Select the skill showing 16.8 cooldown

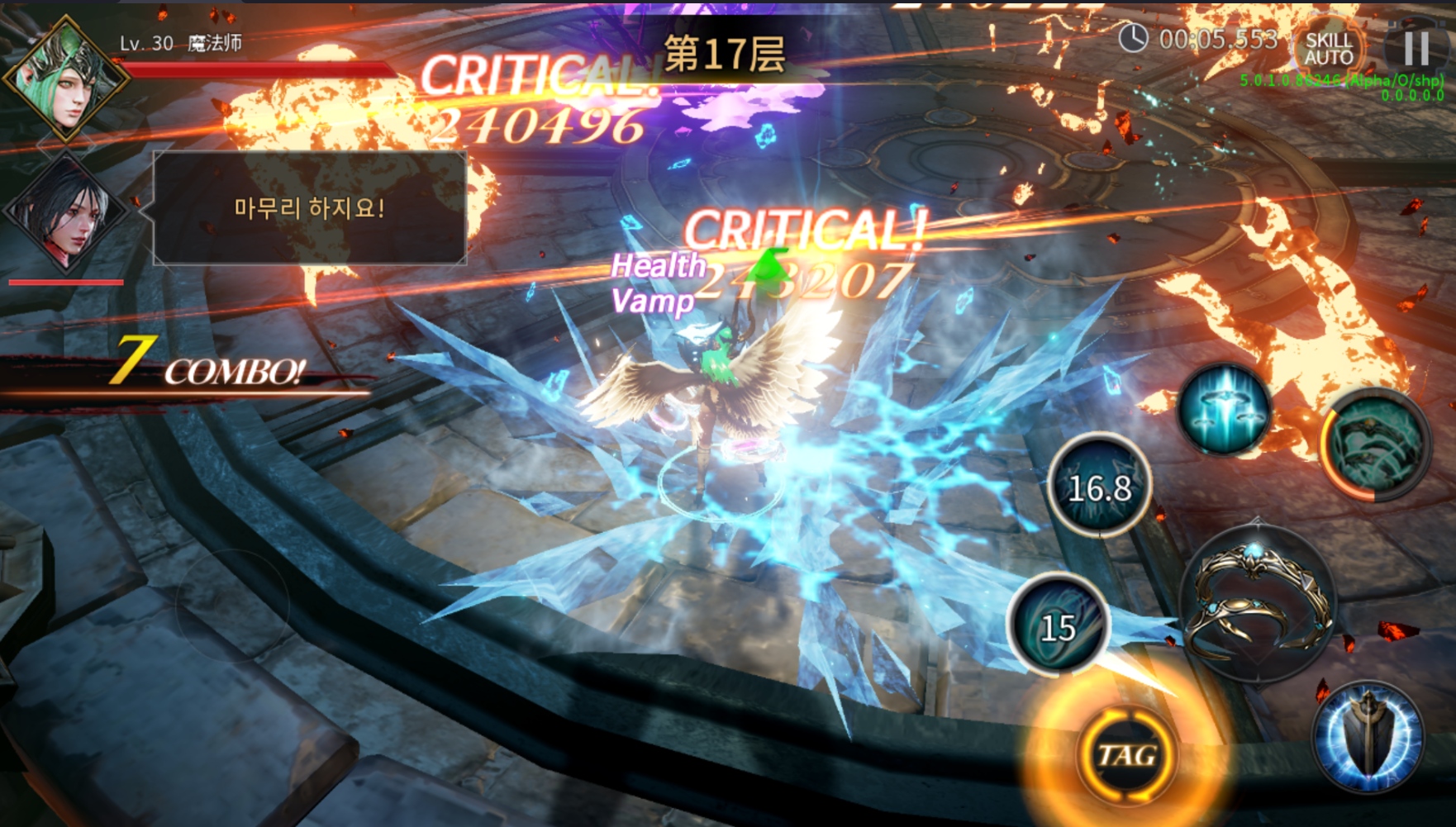[x=1099, y=487]
